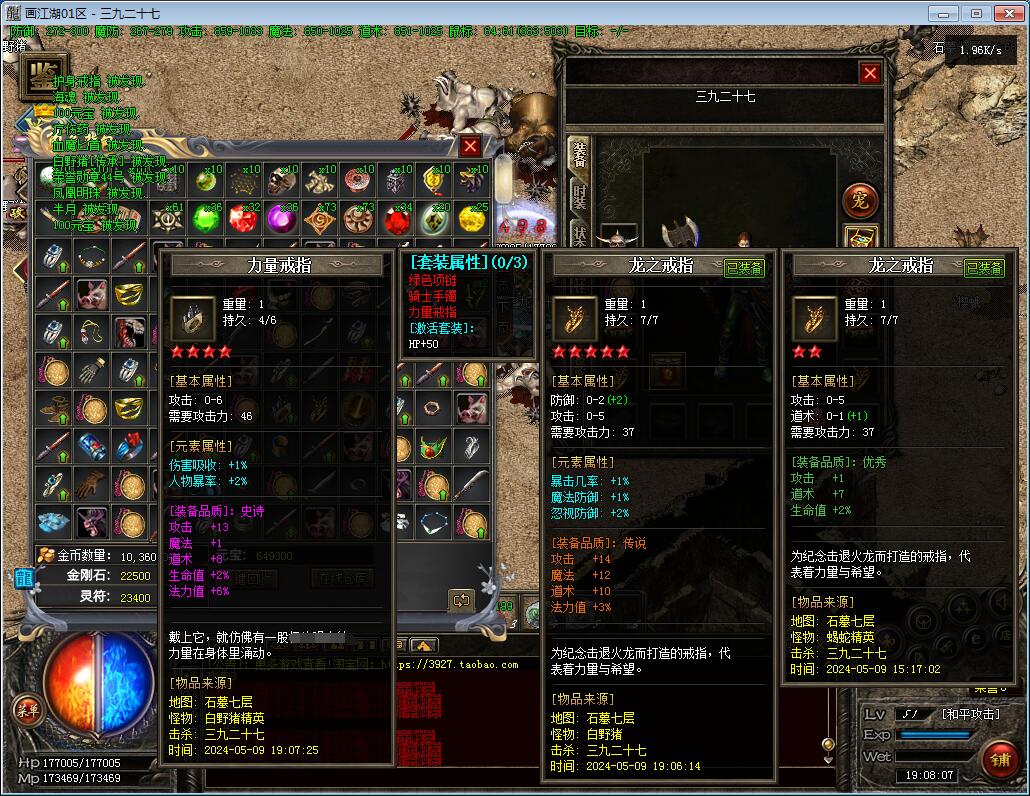Close the character equipment panel
This screenshot has height=796, width=1030.
point(870,72)
